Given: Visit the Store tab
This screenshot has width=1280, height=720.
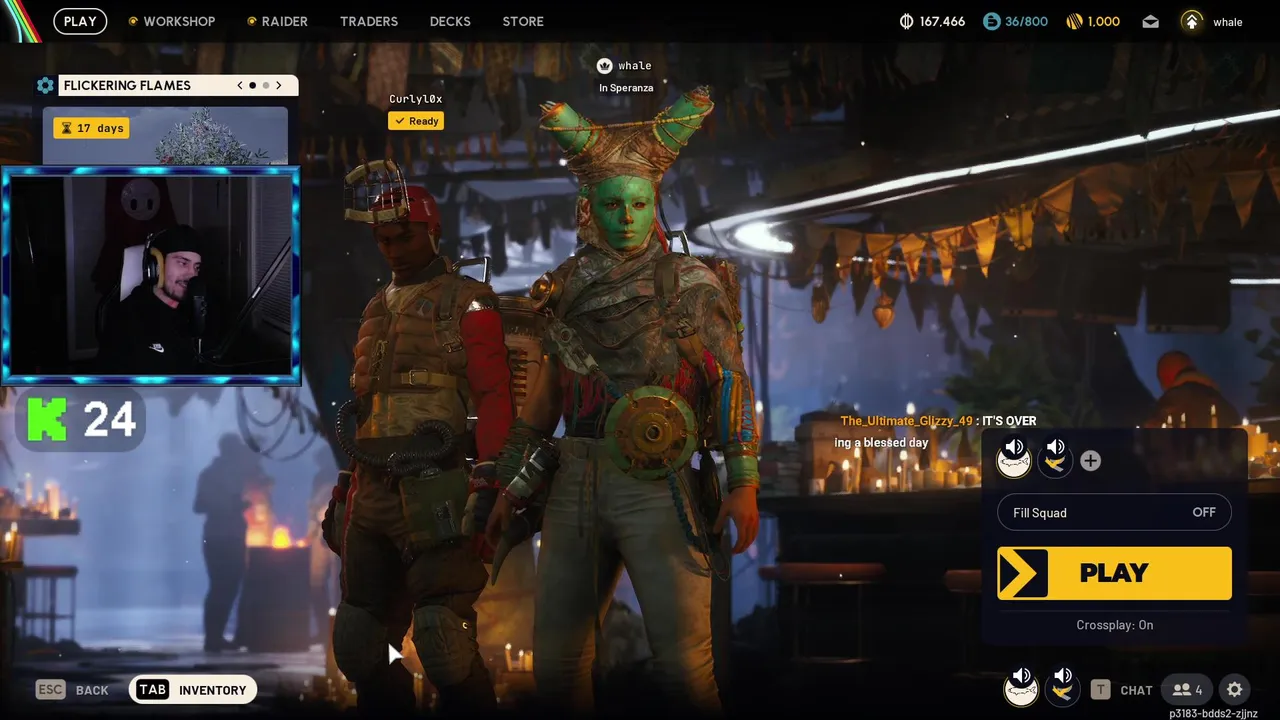Looking at the screenshot, I should [523, 21].
